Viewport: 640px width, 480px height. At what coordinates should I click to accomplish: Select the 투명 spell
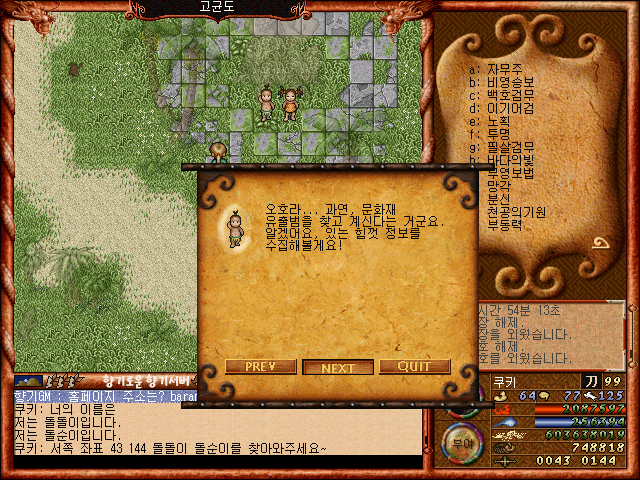point(495,134)
